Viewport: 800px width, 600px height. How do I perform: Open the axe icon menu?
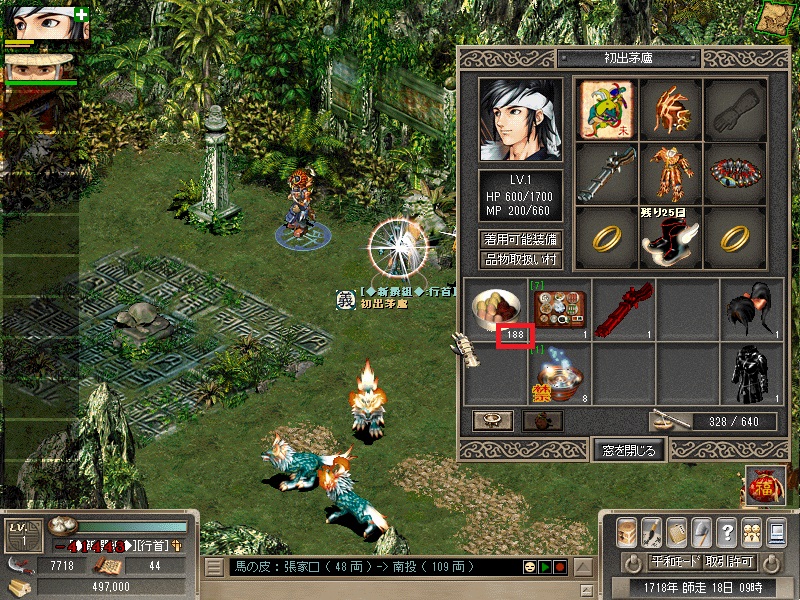(701, 531)
